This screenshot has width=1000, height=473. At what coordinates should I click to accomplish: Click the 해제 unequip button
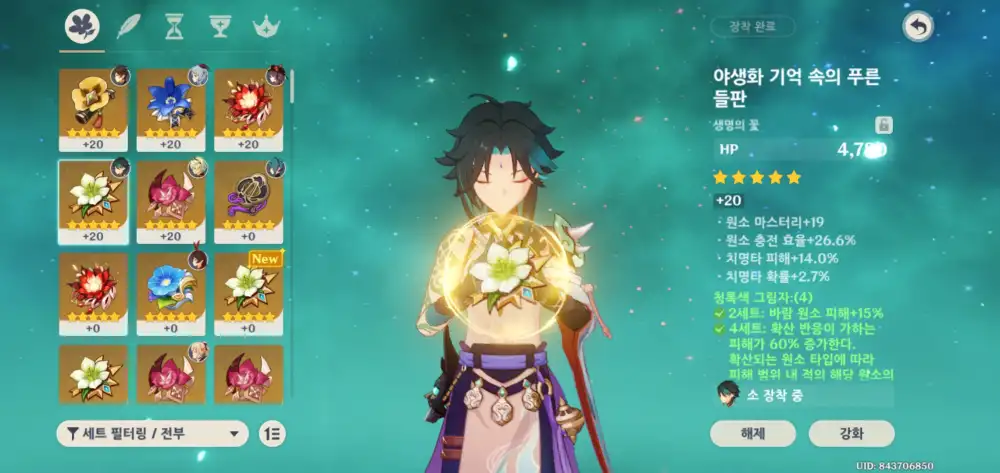pyautogui.click(x=753, y=433)
